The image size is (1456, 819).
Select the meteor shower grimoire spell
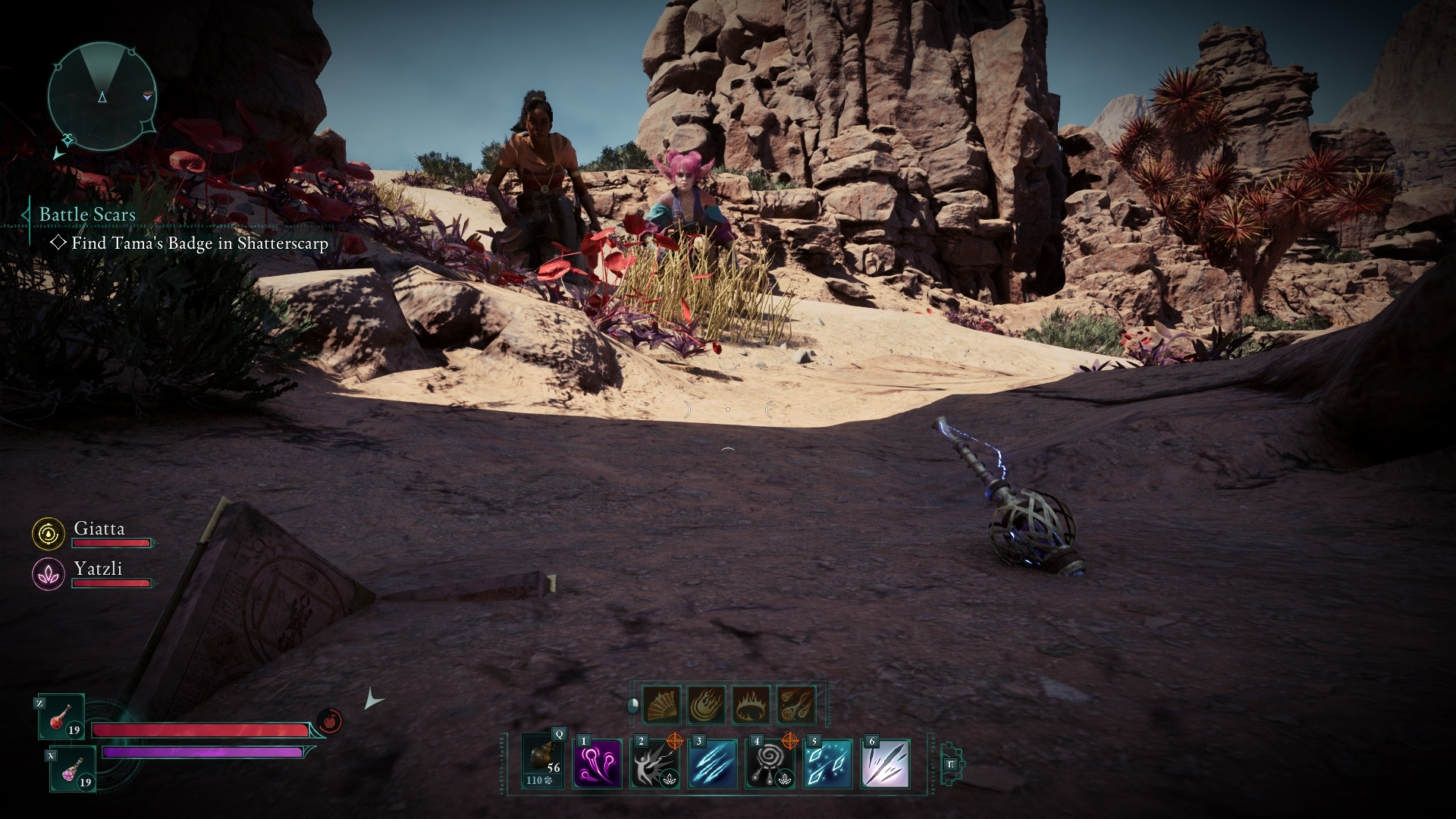coord(795,704)
